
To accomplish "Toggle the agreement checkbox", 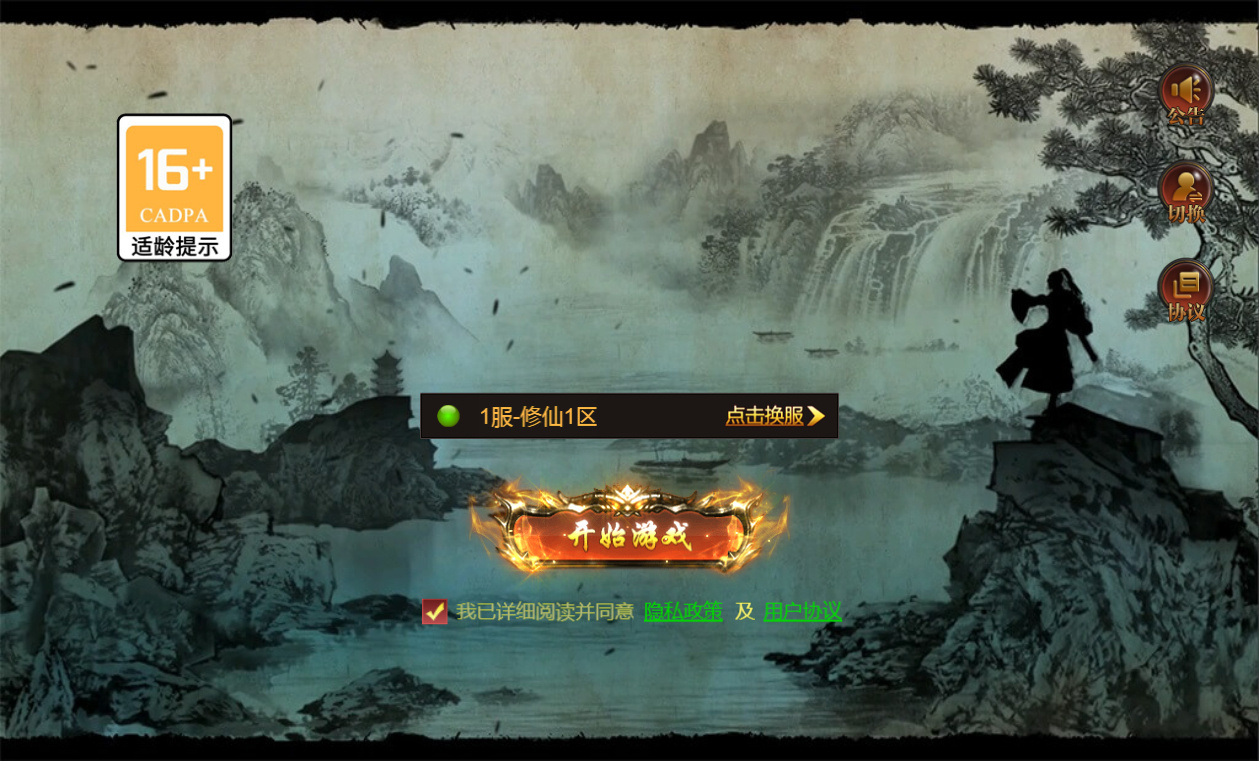I will pos(434,611).
